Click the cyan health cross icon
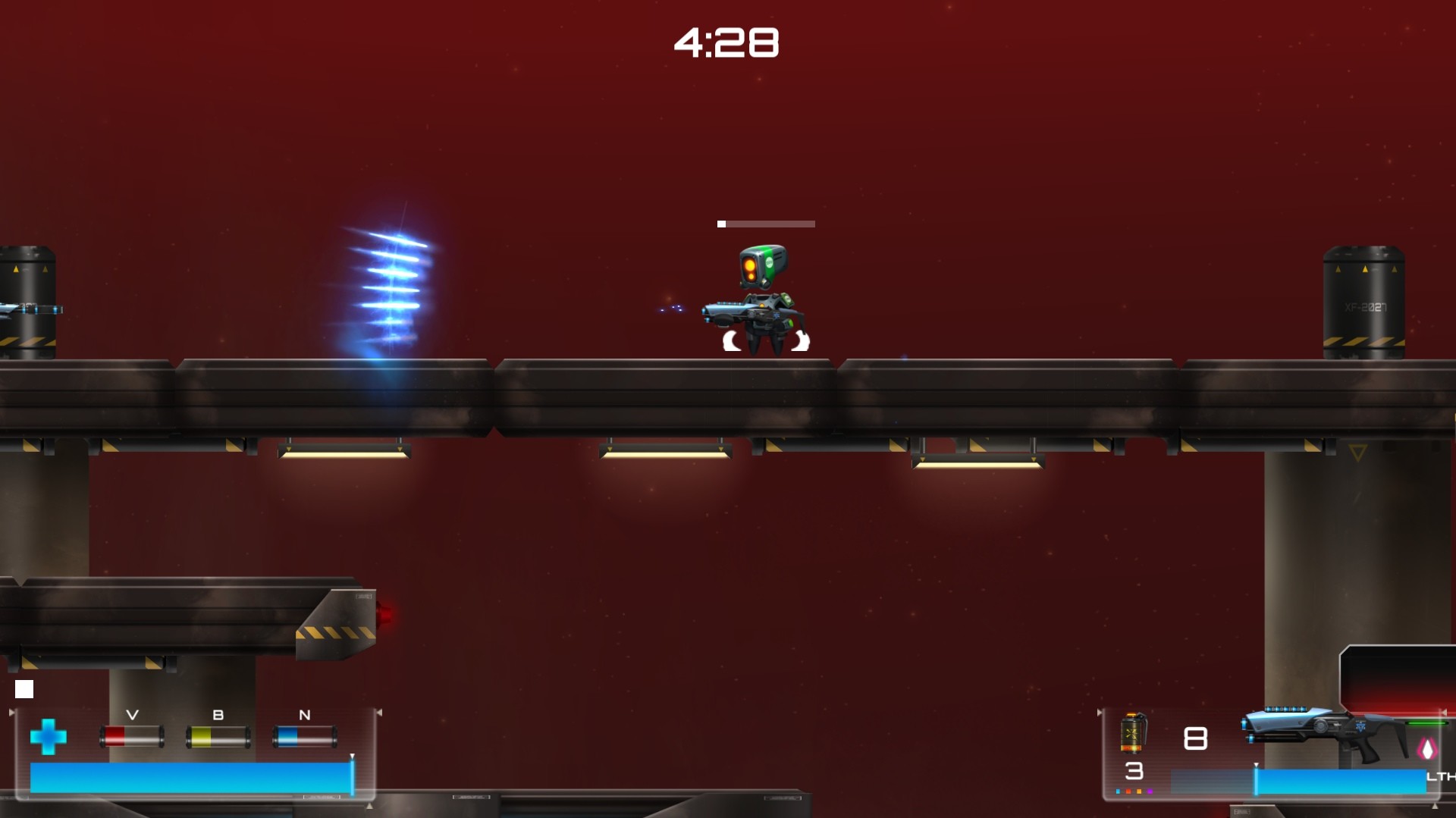 (x=49, y=738)
